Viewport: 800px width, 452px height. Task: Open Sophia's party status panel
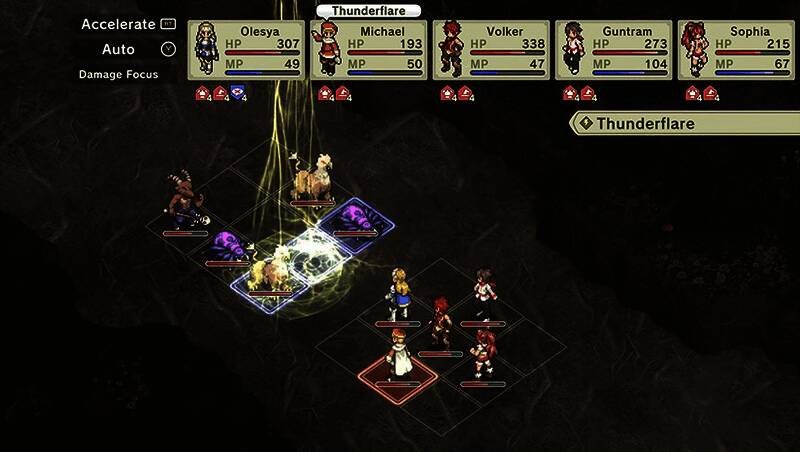[x=737, y=49]
